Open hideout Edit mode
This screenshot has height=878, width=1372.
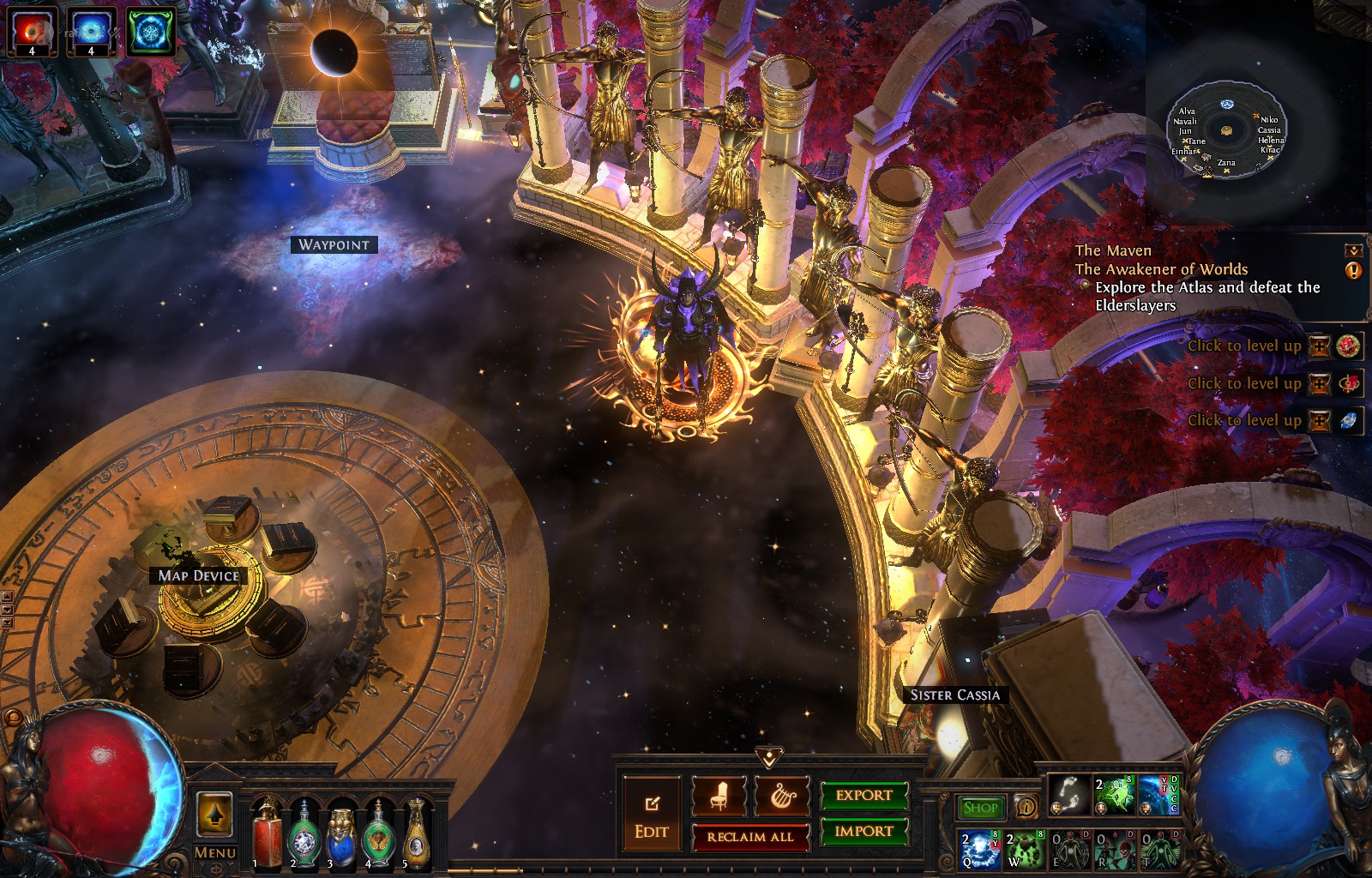pos(652,815)
